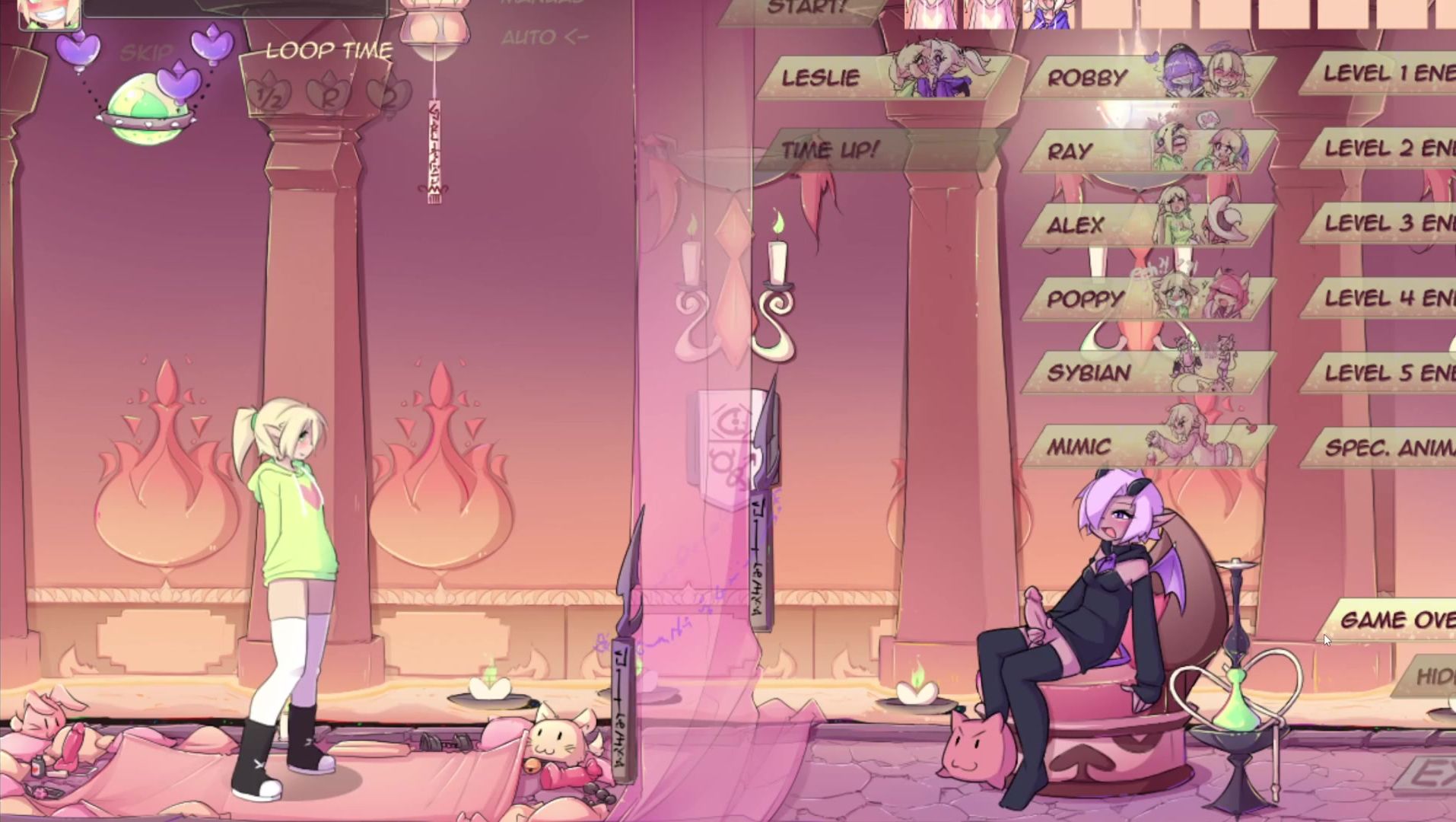
Task: Switch to AUTO mode
Action: 544,37
